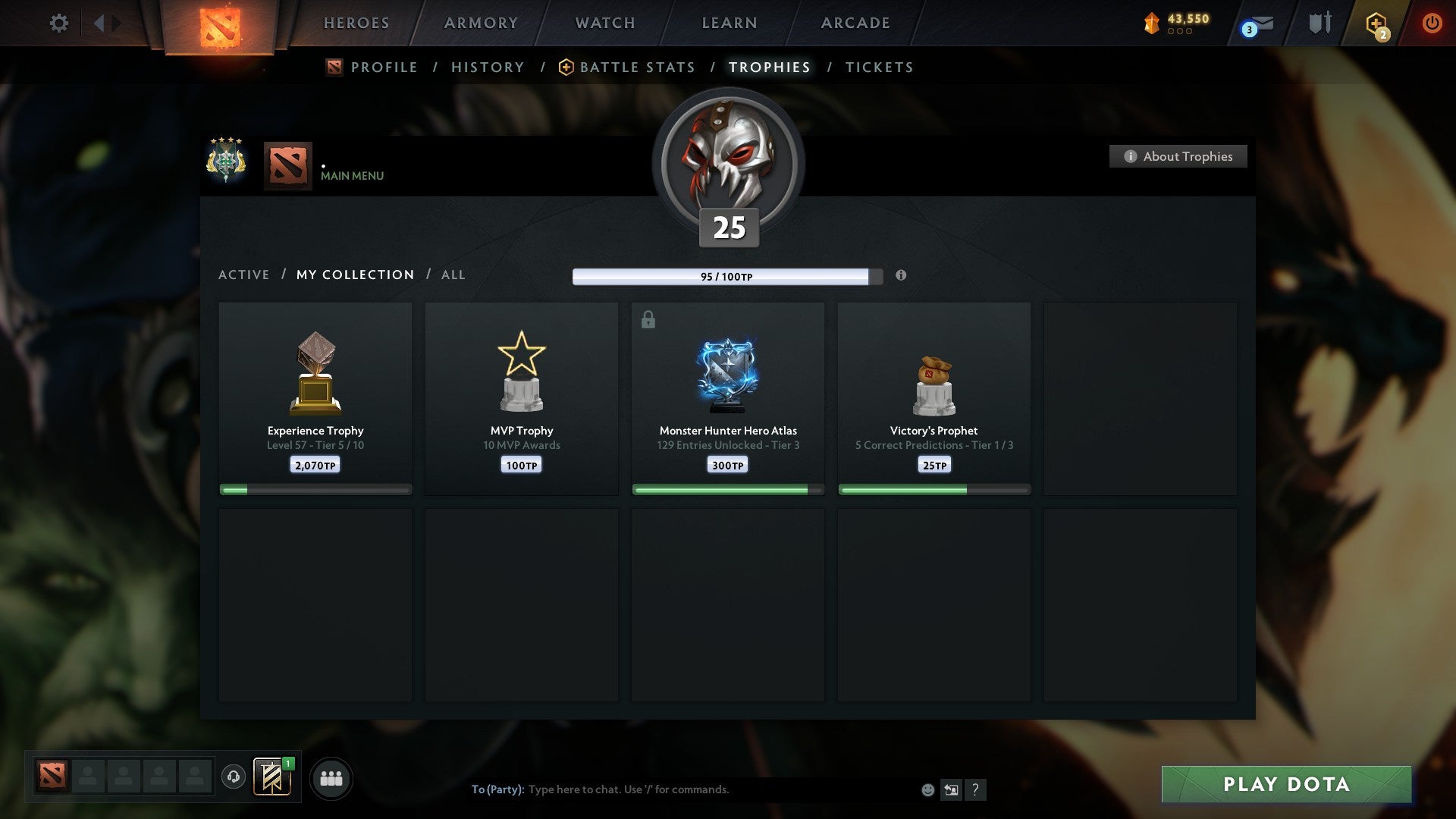Switch to the HISTORY tab
Image resolution: width=1456 pixels, height=819 pixels.
point(487,67)
